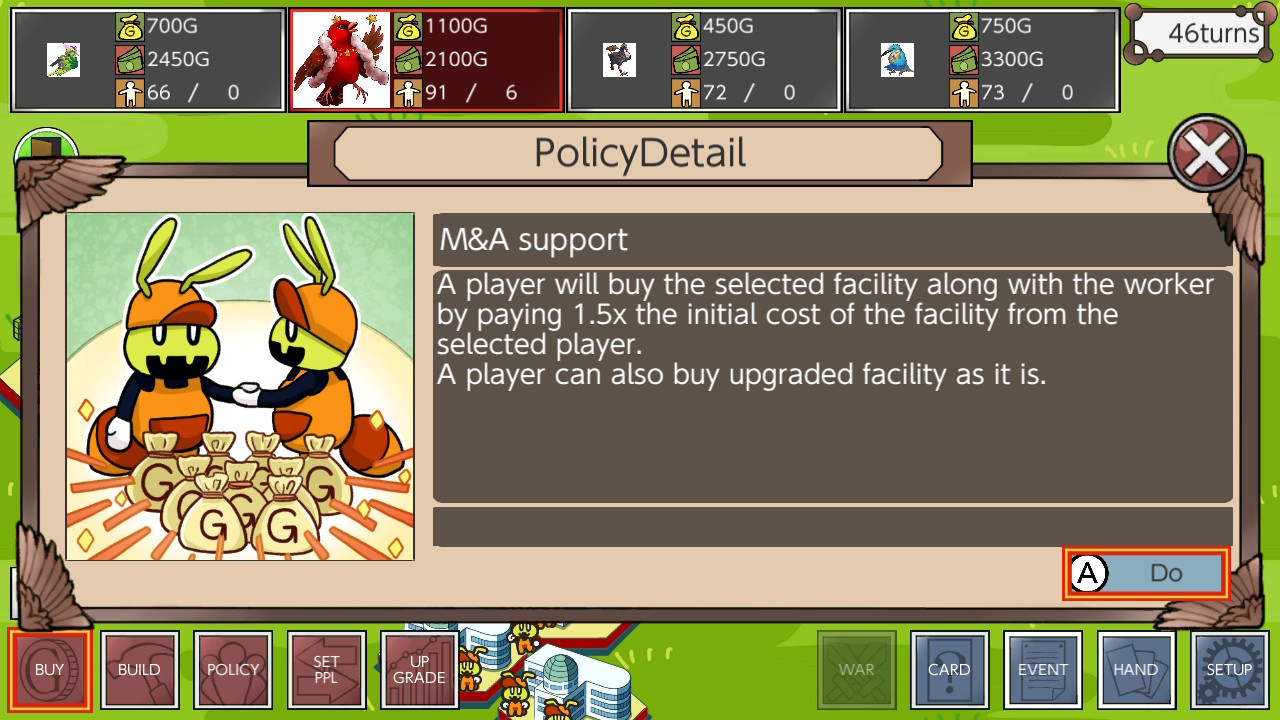Open the BUY menu icon
1280x720 pixels.
tap(50, 669)
